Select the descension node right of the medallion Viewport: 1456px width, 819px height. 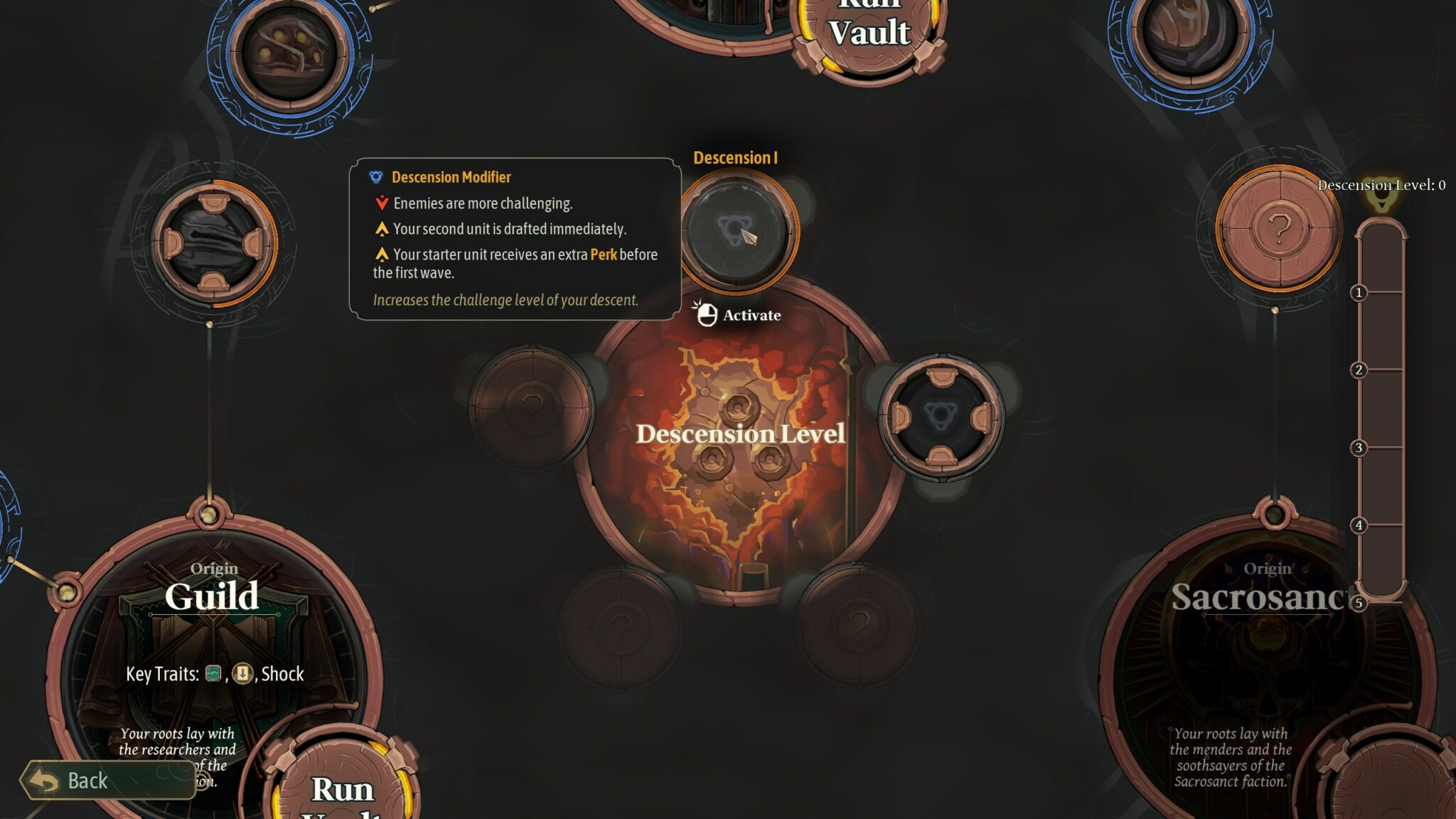[x=941, y=417]
